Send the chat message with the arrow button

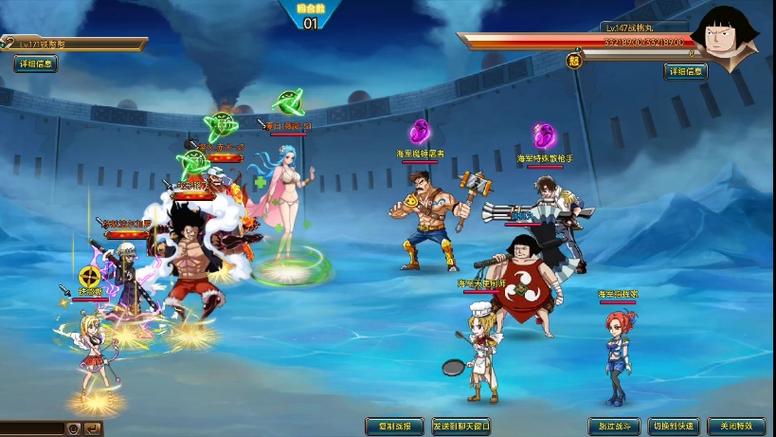click(93, 428)
